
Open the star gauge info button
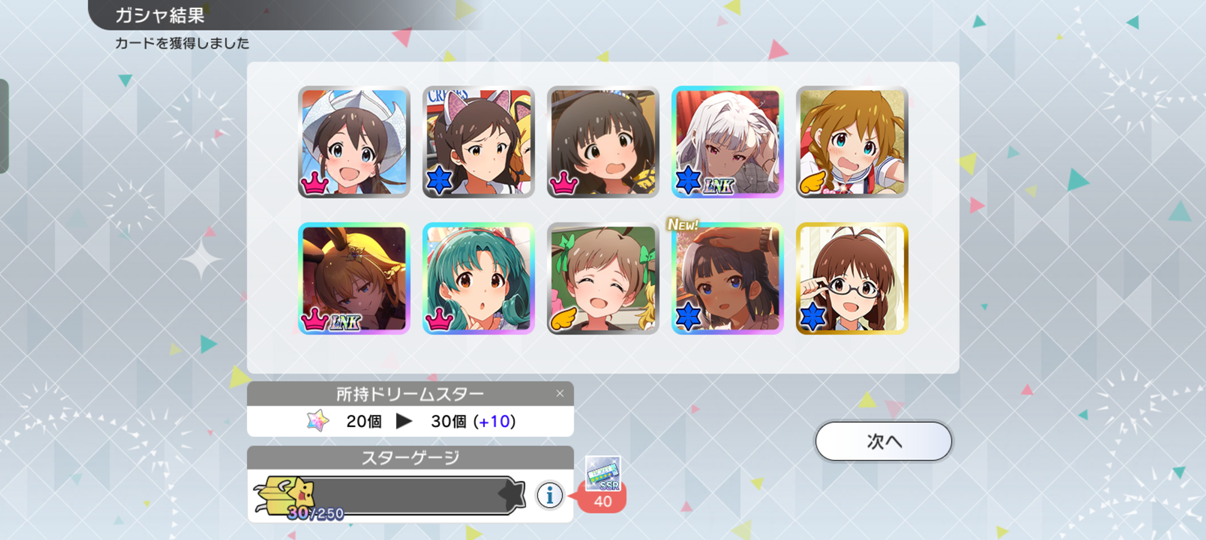(x=549, y=494)
